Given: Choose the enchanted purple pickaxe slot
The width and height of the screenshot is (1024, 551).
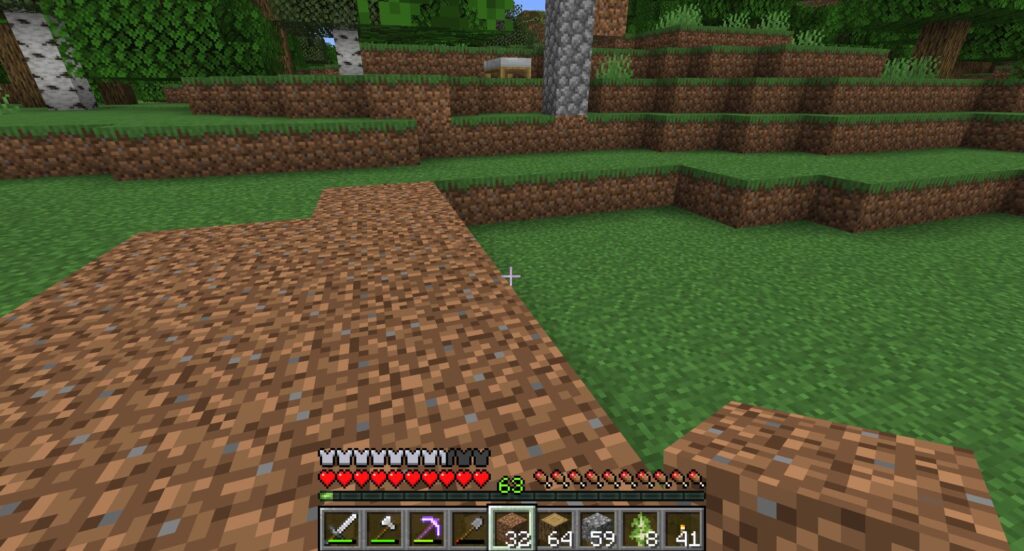Looking at the screenshot, I should tap(425, 527).
